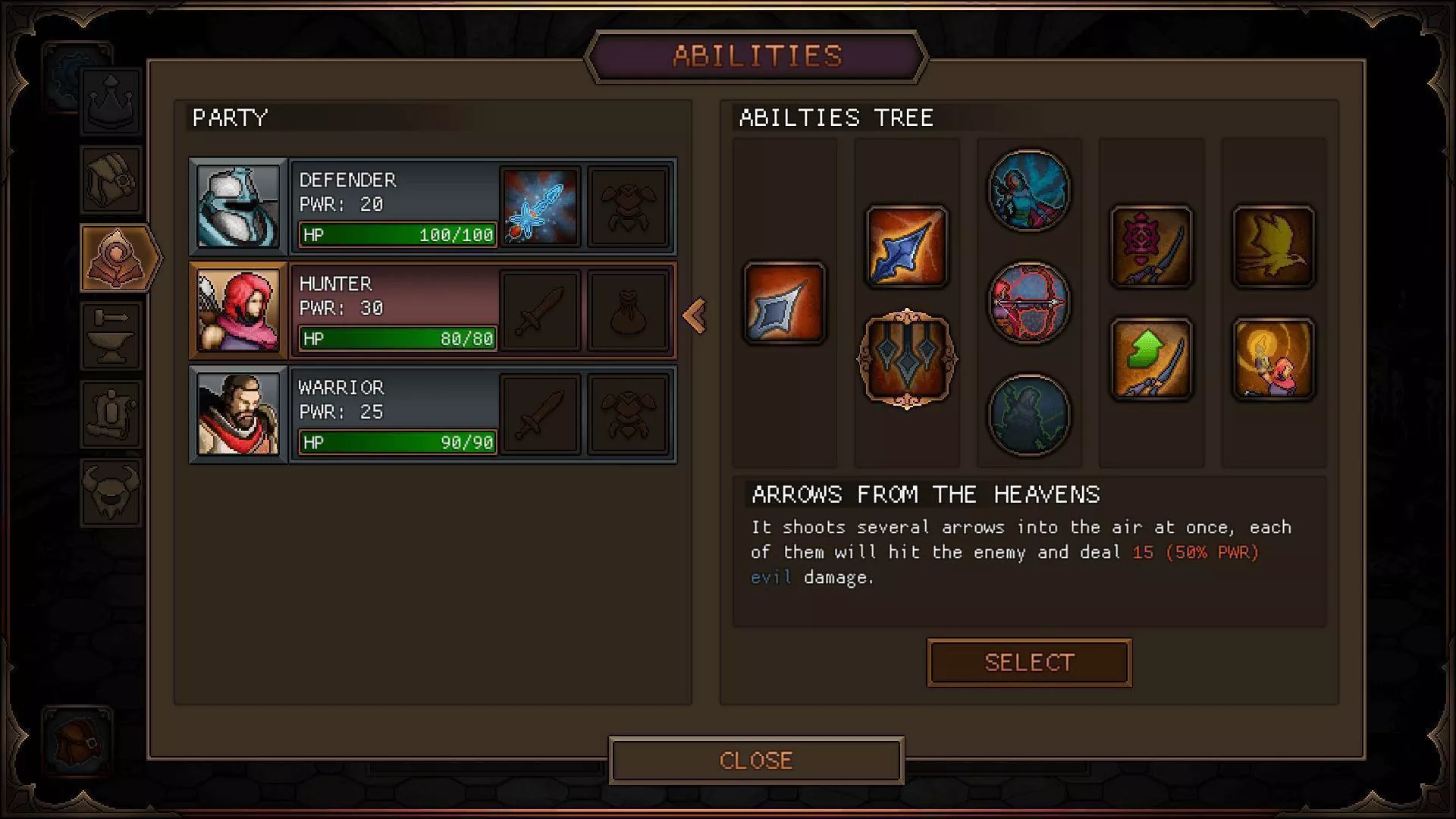Choose the single arrowhead starting ability

785,303
